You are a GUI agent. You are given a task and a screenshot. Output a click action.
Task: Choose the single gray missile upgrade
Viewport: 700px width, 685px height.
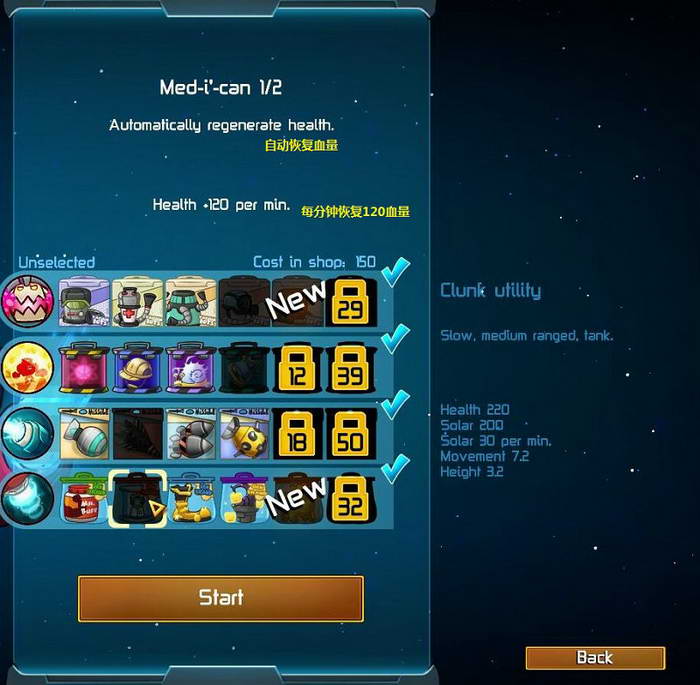click(83, 433)
